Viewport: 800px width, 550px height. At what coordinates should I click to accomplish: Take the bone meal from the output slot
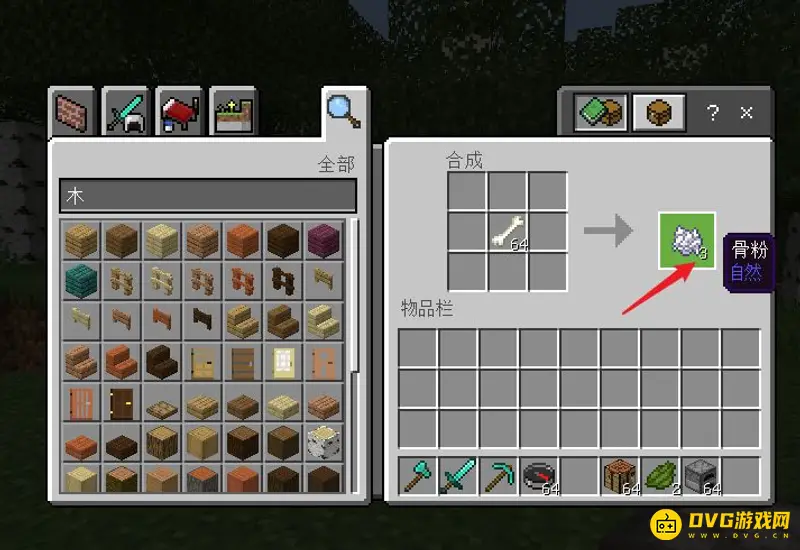point(687,240)
